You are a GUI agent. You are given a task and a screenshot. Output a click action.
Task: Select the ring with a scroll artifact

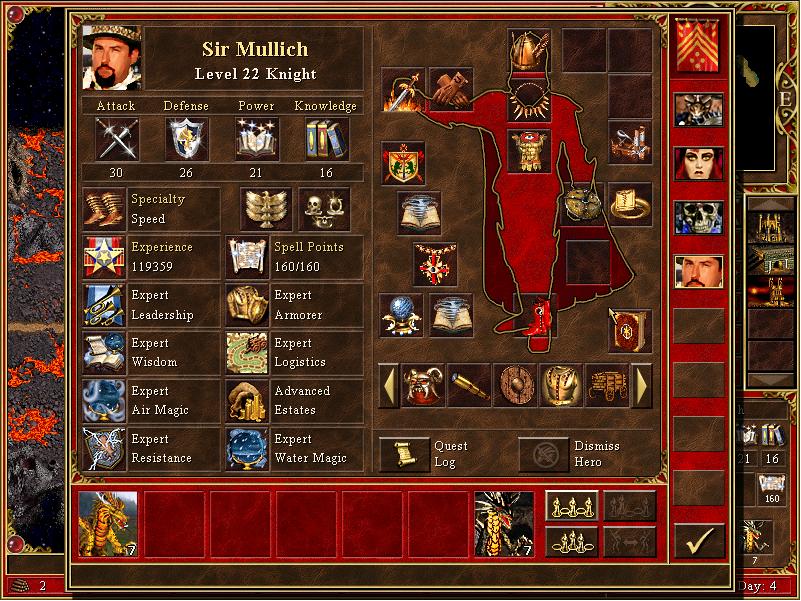click(x=630, y=203)
